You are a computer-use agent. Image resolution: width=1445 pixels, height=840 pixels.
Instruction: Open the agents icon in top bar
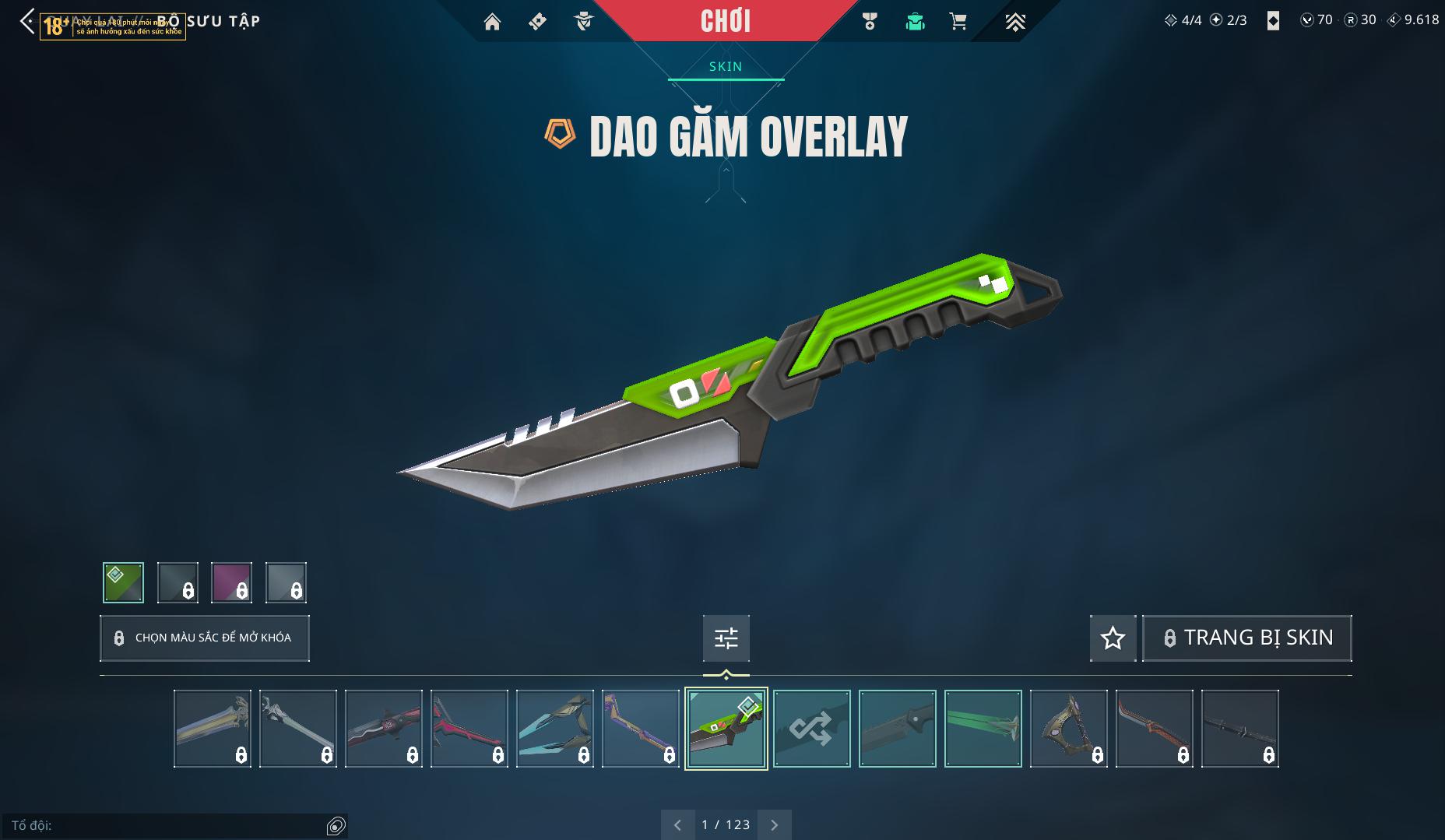click(x=584, y=22)
